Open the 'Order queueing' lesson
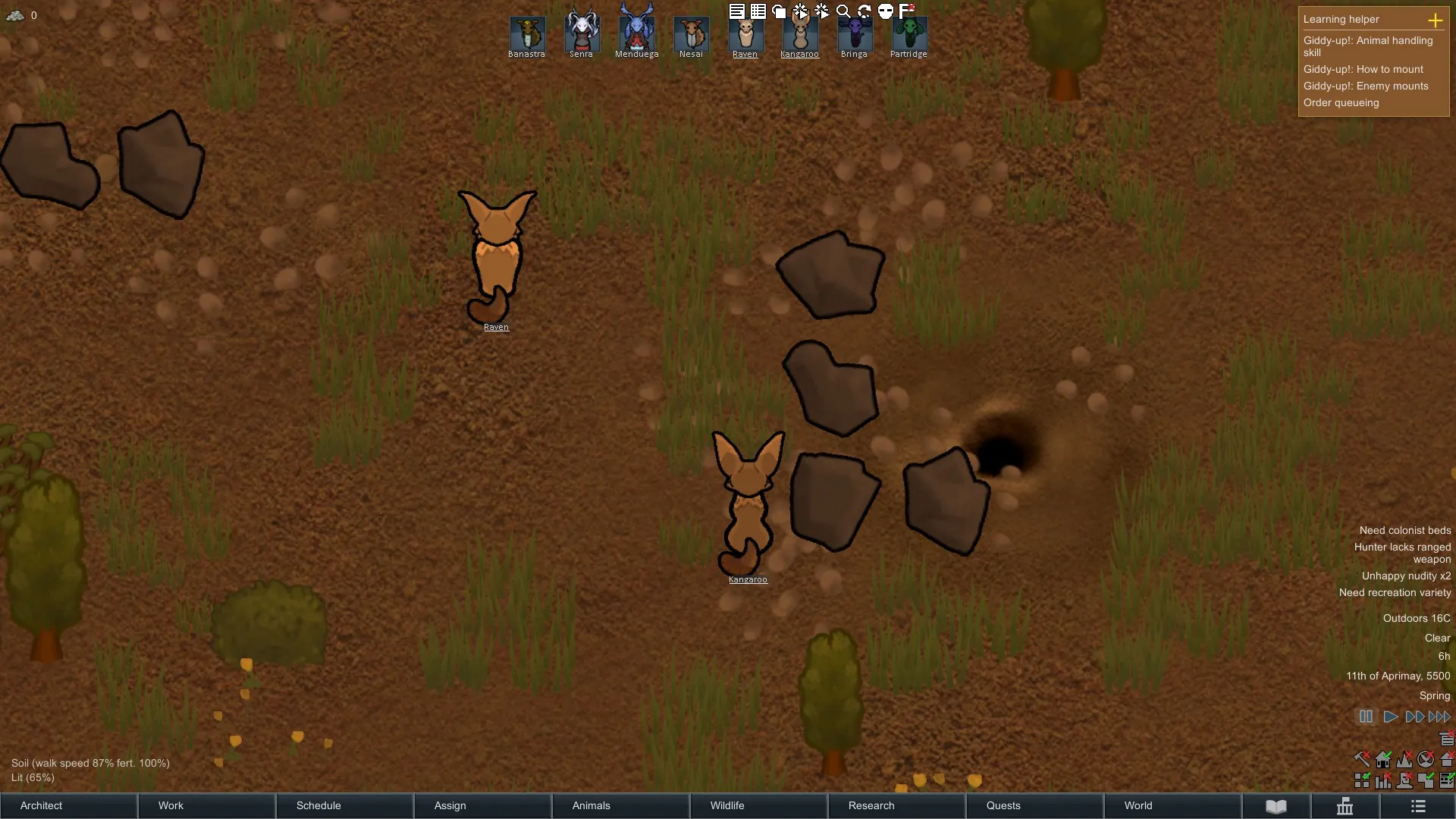This screenshot has height=819, width=1456. coord(1341,103)
